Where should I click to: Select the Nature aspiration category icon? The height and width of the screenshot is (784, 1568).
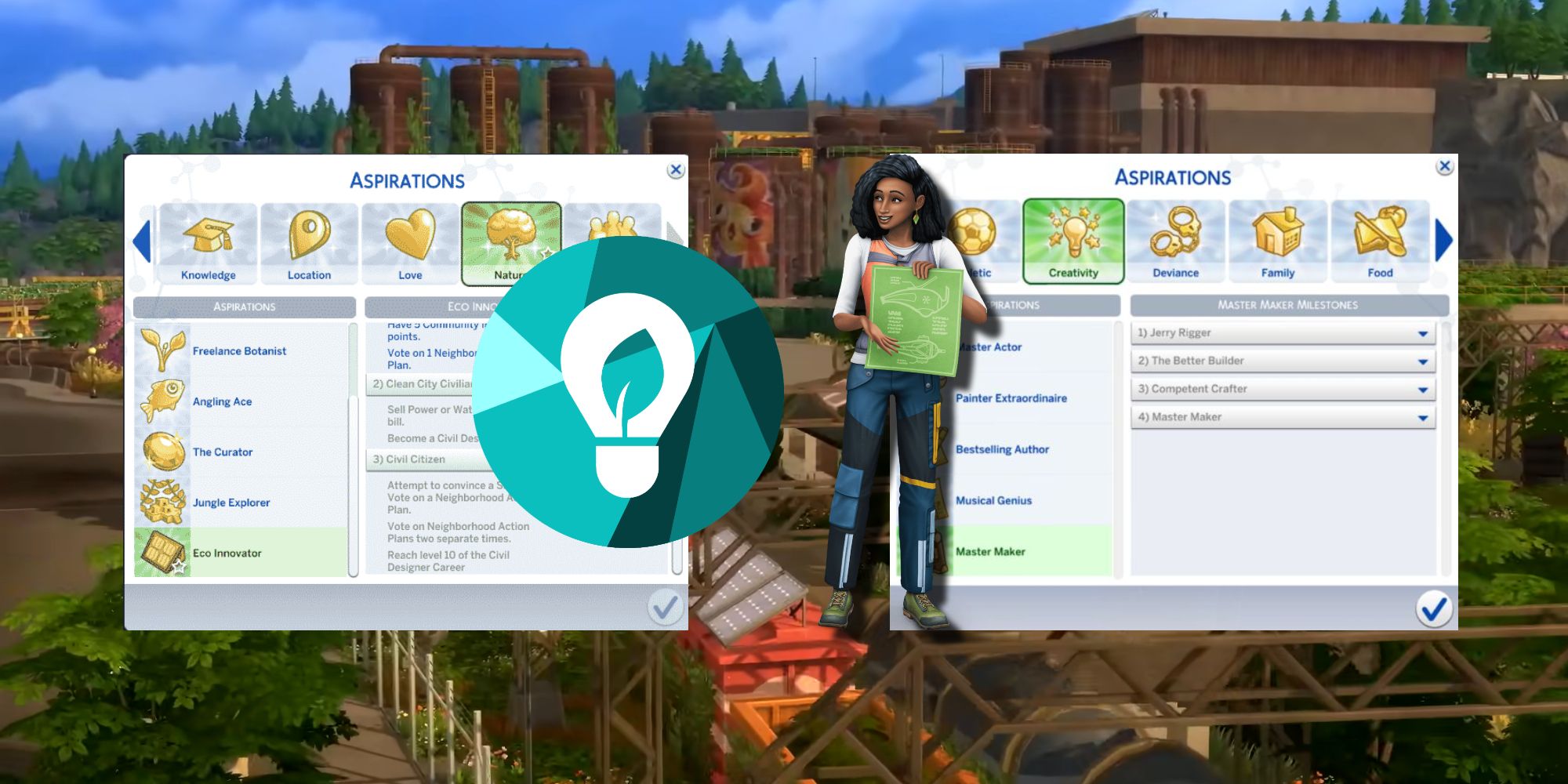point(511,235)
